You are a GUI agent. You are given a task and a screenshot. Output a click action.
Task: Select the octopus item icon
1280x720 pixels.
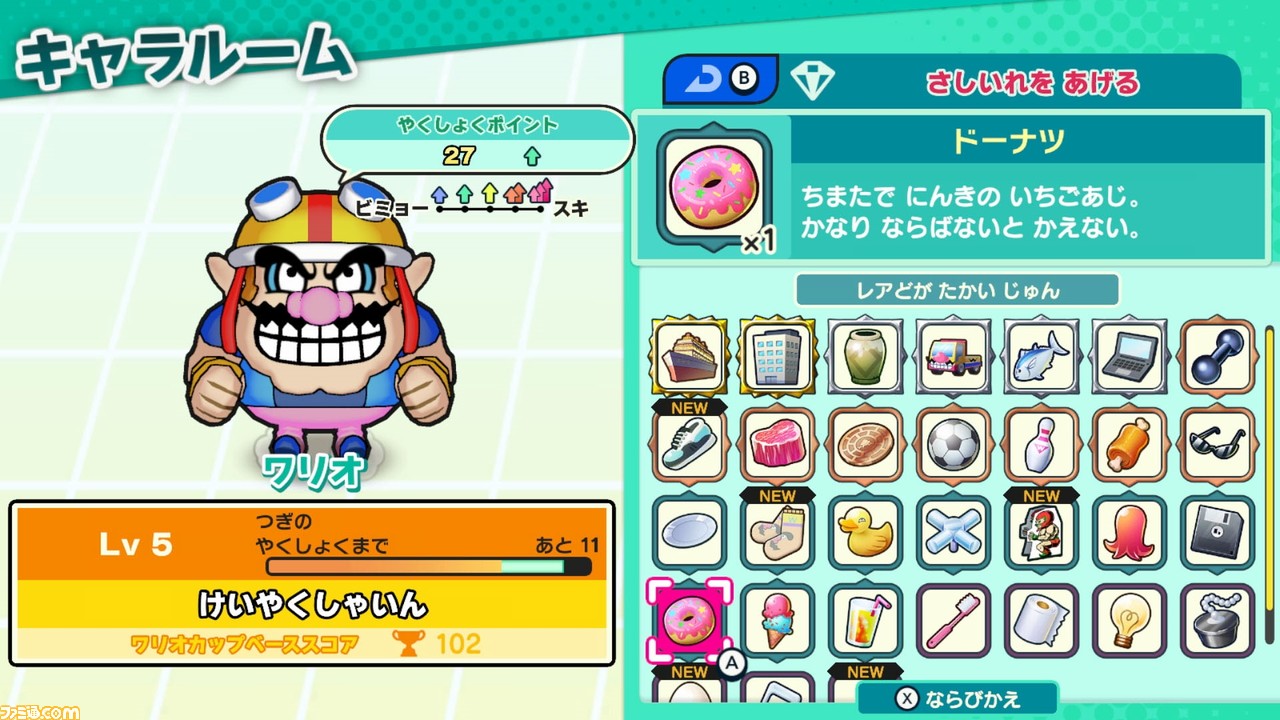click(x=1128, y=533)
